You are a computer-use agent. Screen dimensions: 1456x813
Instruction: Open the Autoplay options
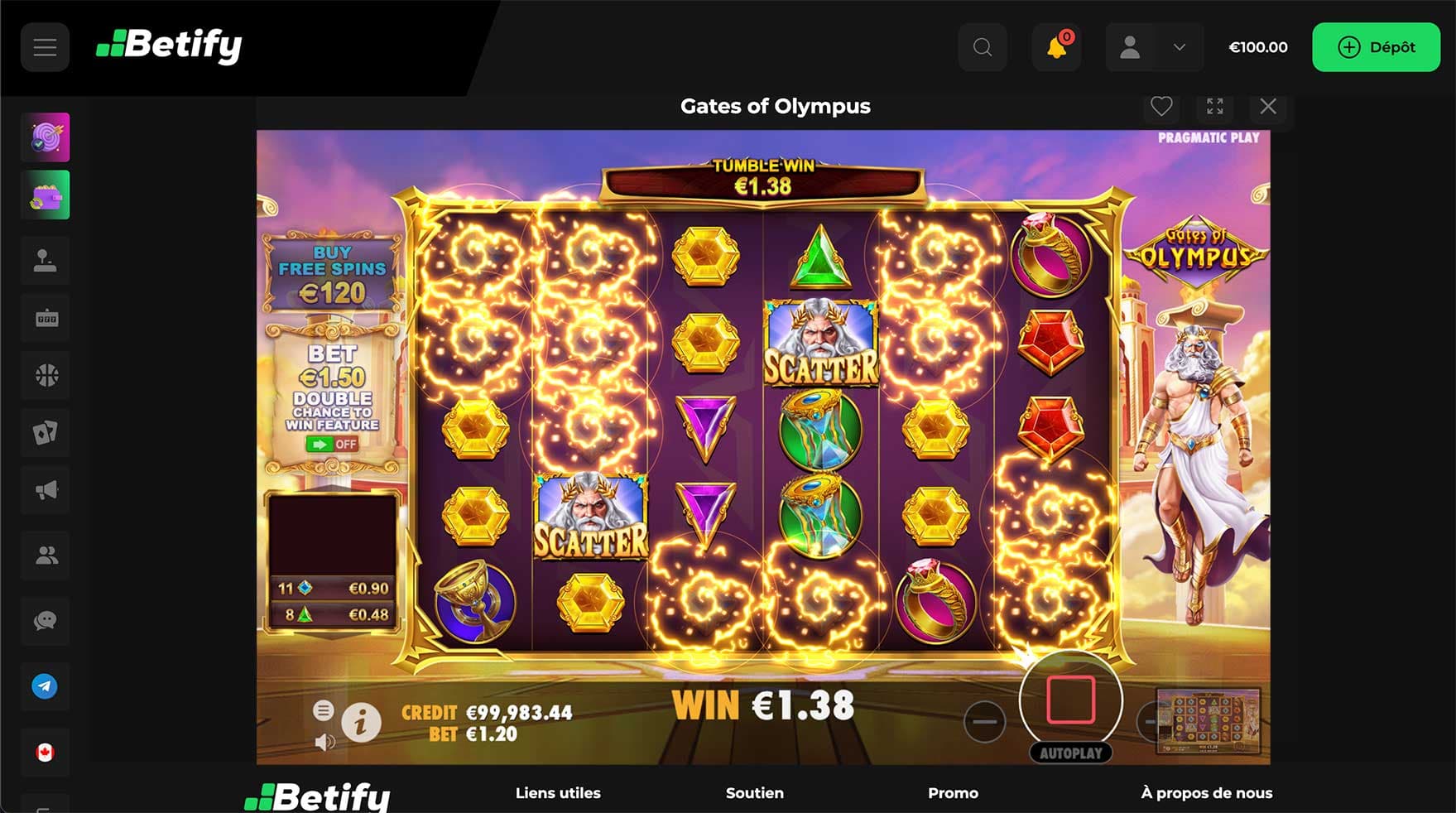click(1070, 753)
